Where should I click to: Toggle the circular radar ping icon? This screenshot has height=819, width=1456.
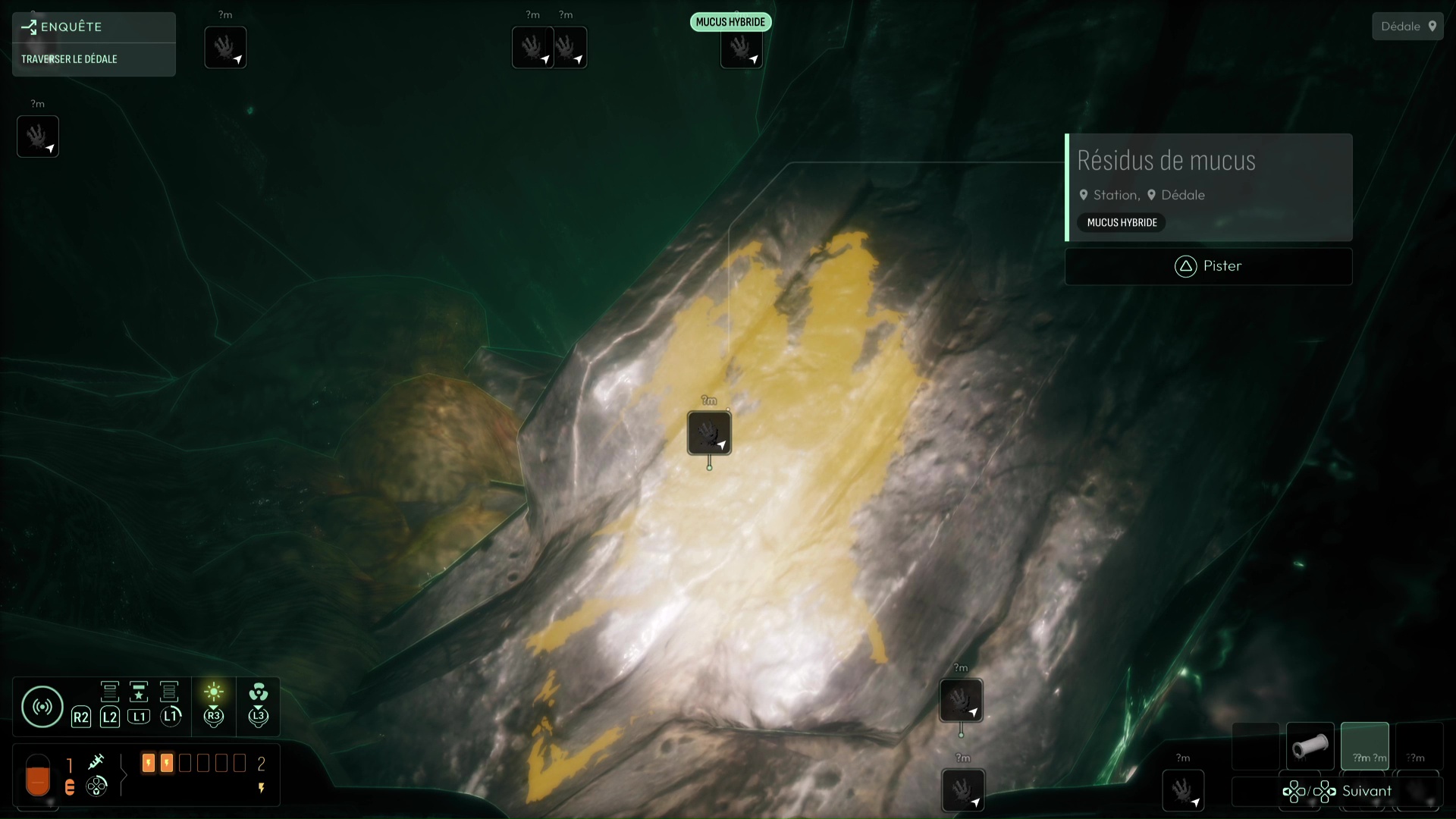[42, 706]
